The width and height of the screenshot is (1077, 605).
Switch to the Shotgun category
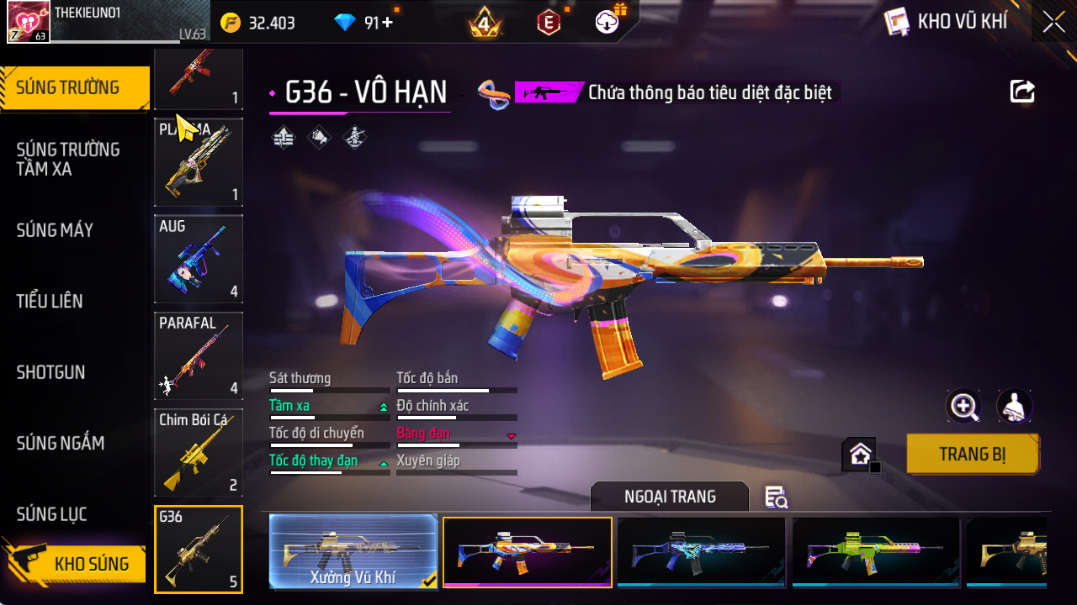(51, 372)
